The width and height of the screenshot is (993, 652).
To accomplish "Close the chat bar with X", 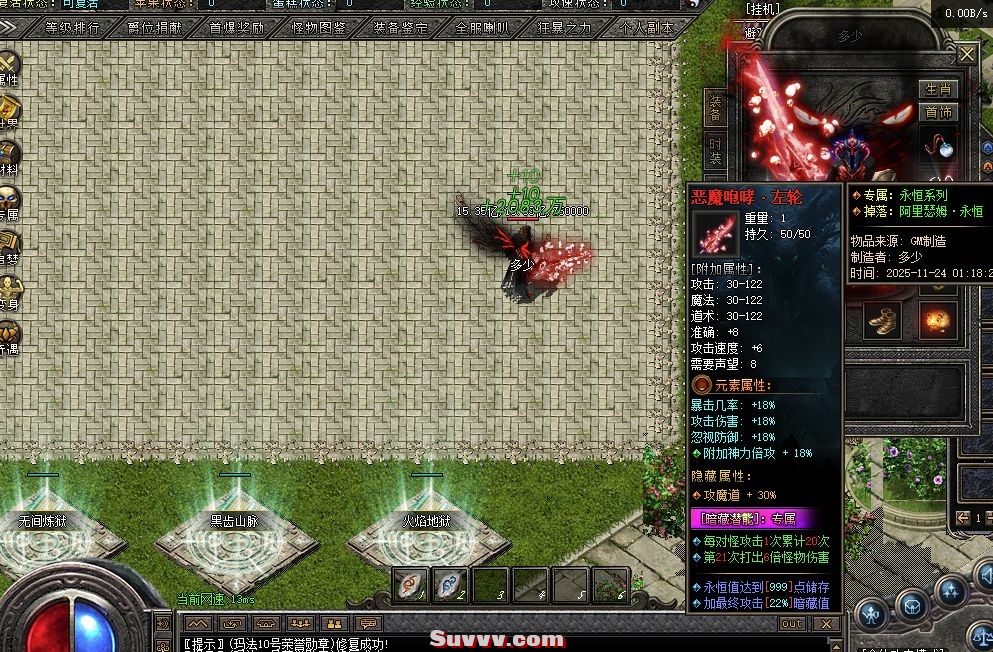I will pos(825,624).
